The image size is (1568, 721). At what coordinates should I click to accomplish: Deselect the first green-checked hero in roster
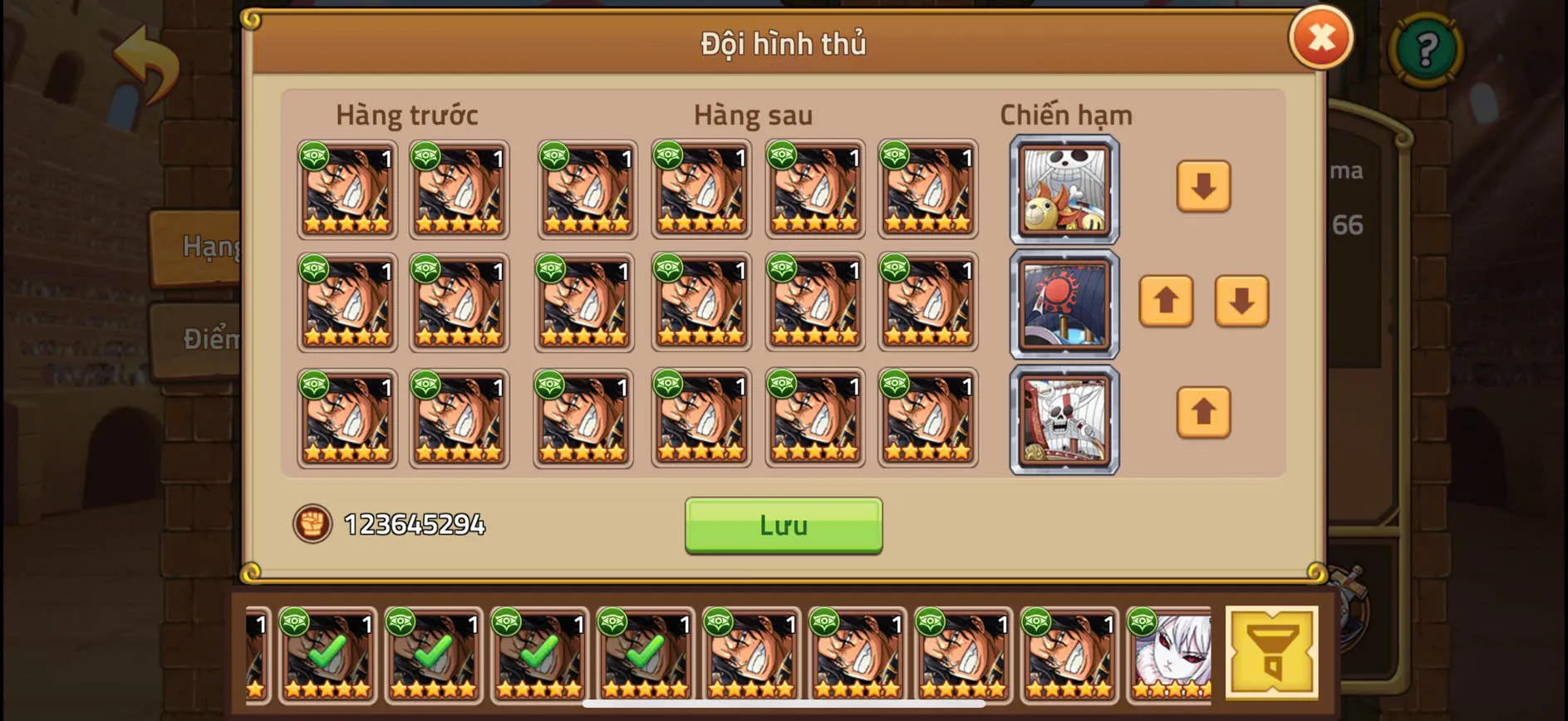coord(328,656)
